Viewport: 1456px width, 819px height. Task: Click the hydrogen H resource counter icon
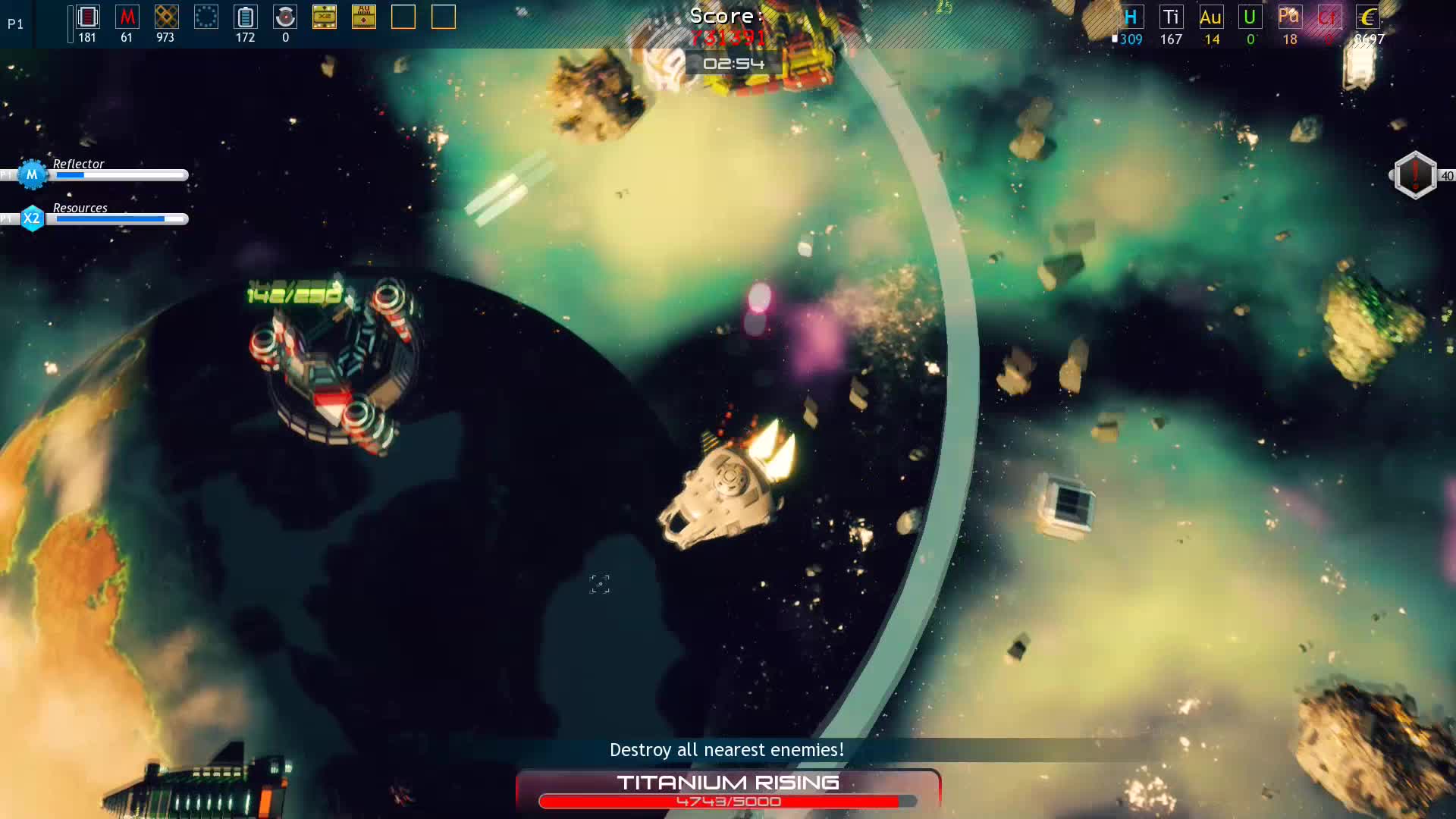coord(1130,17)
